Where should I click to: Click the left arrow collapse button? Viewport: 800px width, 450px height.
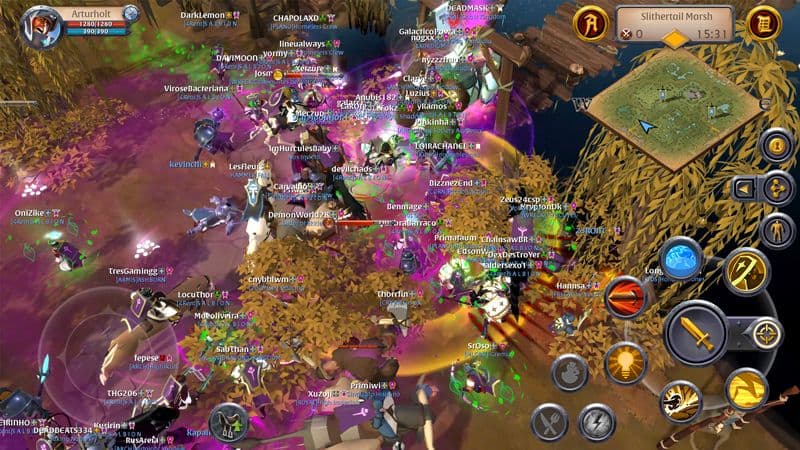coord(745,188)
